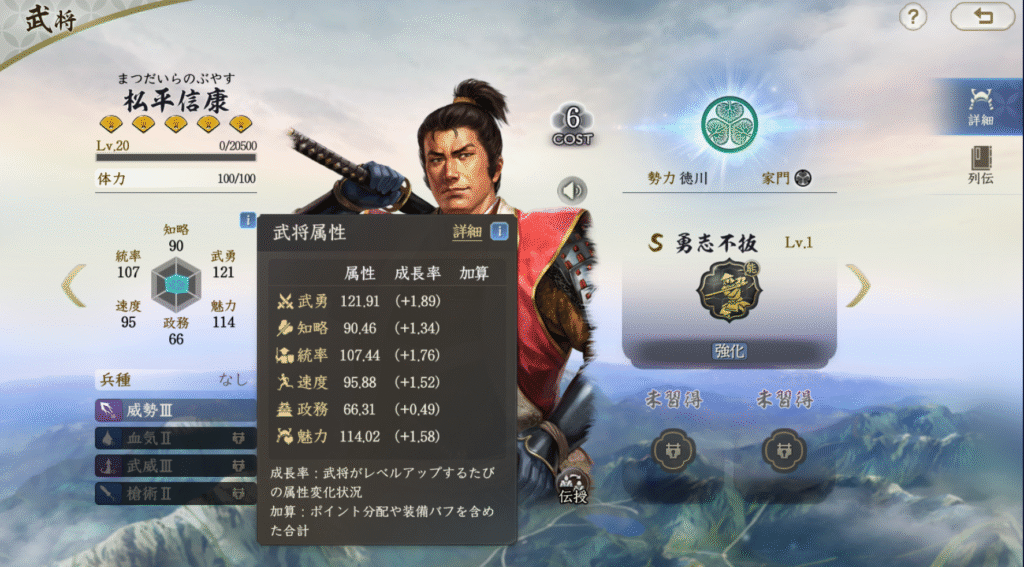
Task: Open the 詳細 link in attribute popup
Action: coord(467,232)
